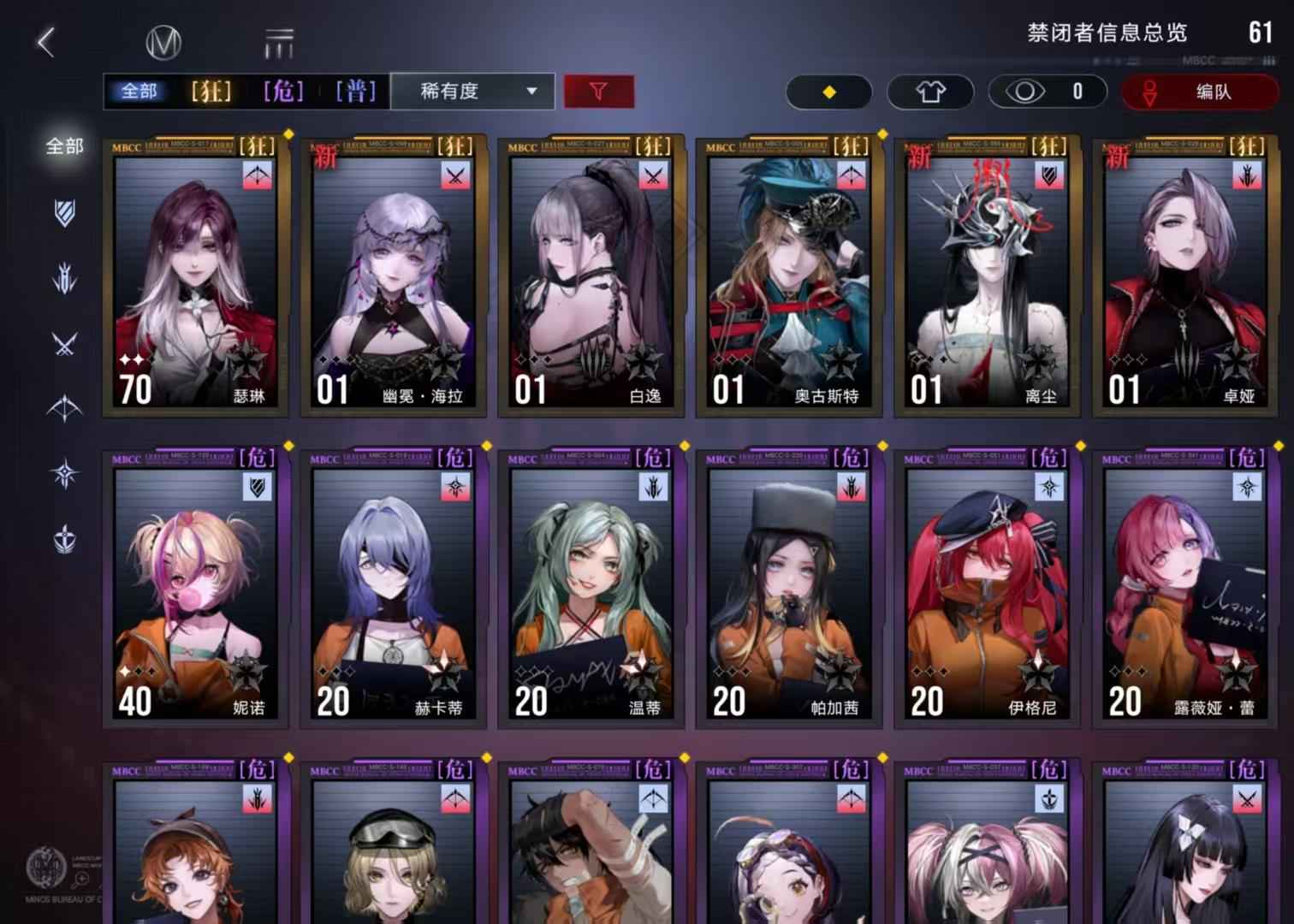Click the M logo at the top
Screen dimensions: 1294x924
pos(164,39)
